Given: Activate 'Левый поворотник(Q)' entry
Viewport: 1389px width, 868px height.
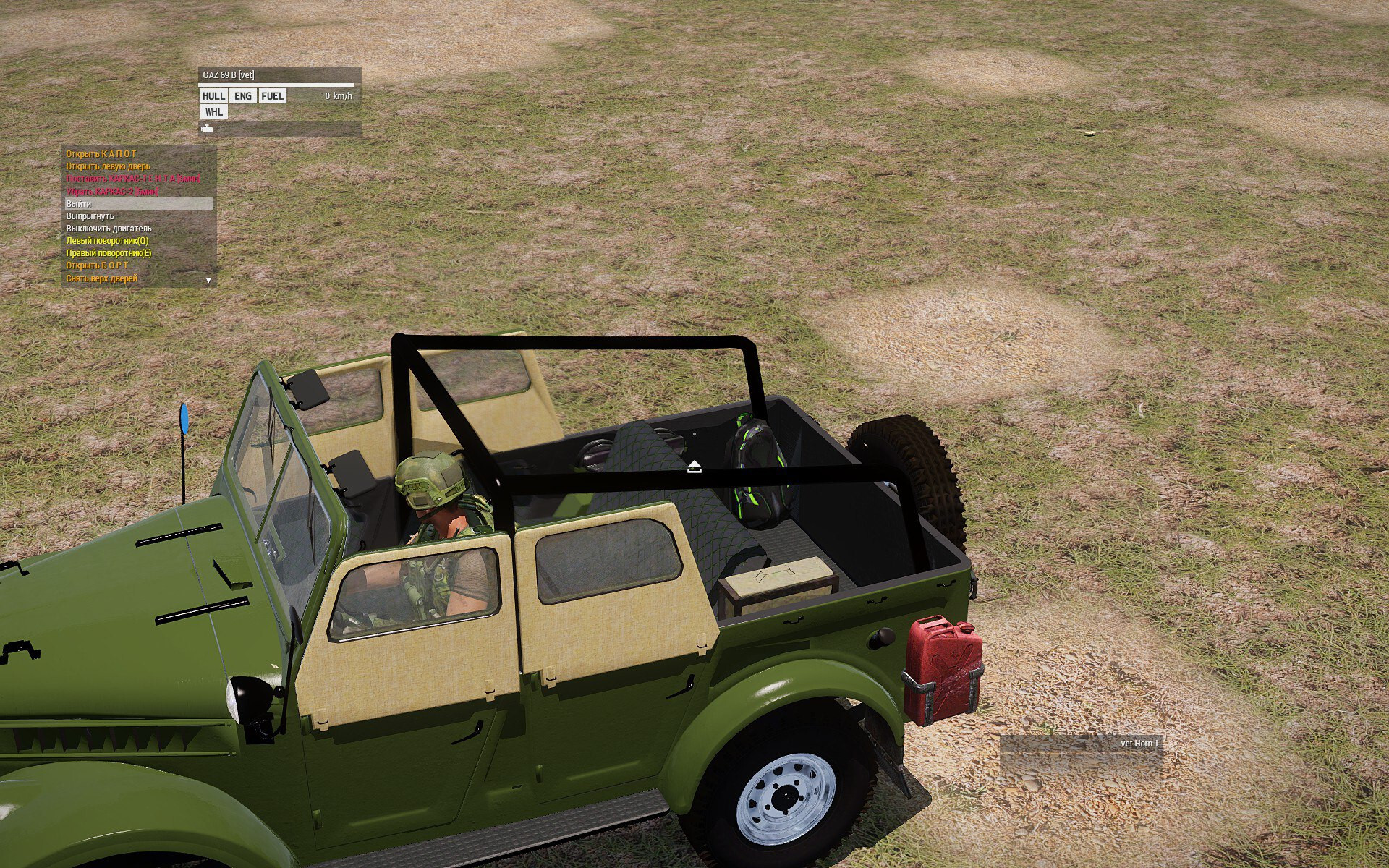Looking at the screenshot, I should coord(107,241).
